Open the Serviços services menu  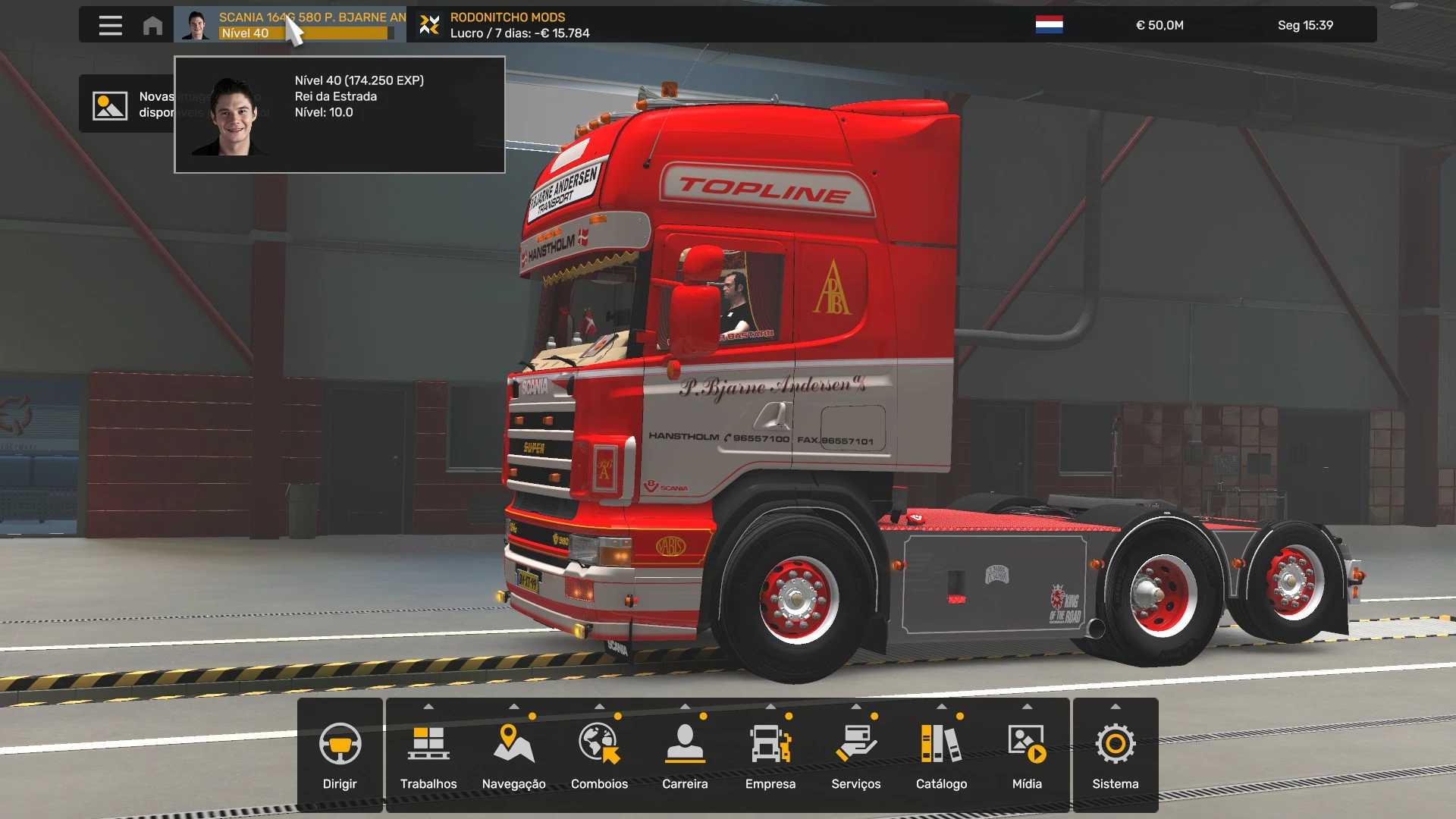pos(855,755)
